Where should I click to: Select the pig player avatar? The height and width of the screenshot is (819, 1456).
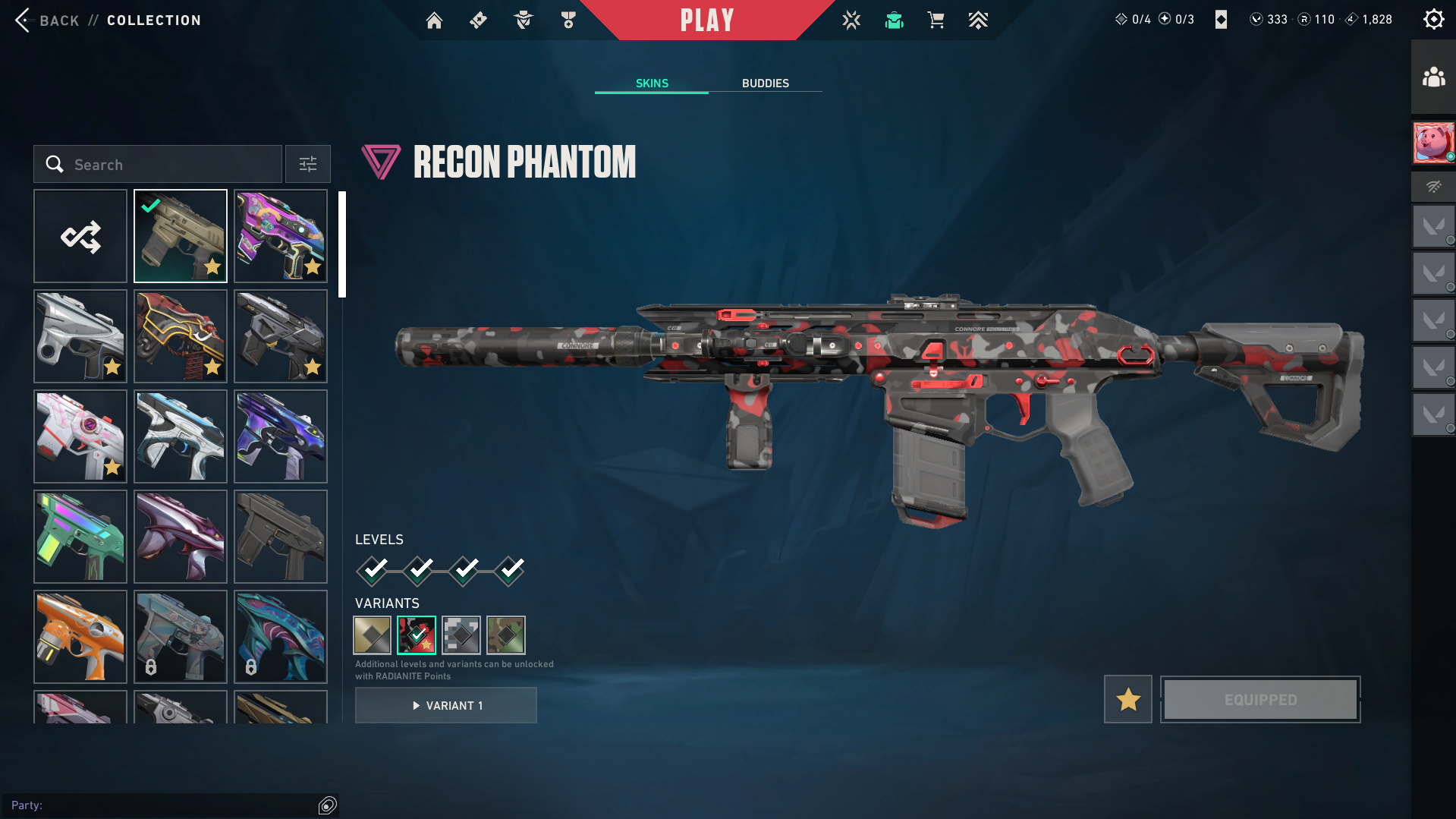[x=1433, y=142]
